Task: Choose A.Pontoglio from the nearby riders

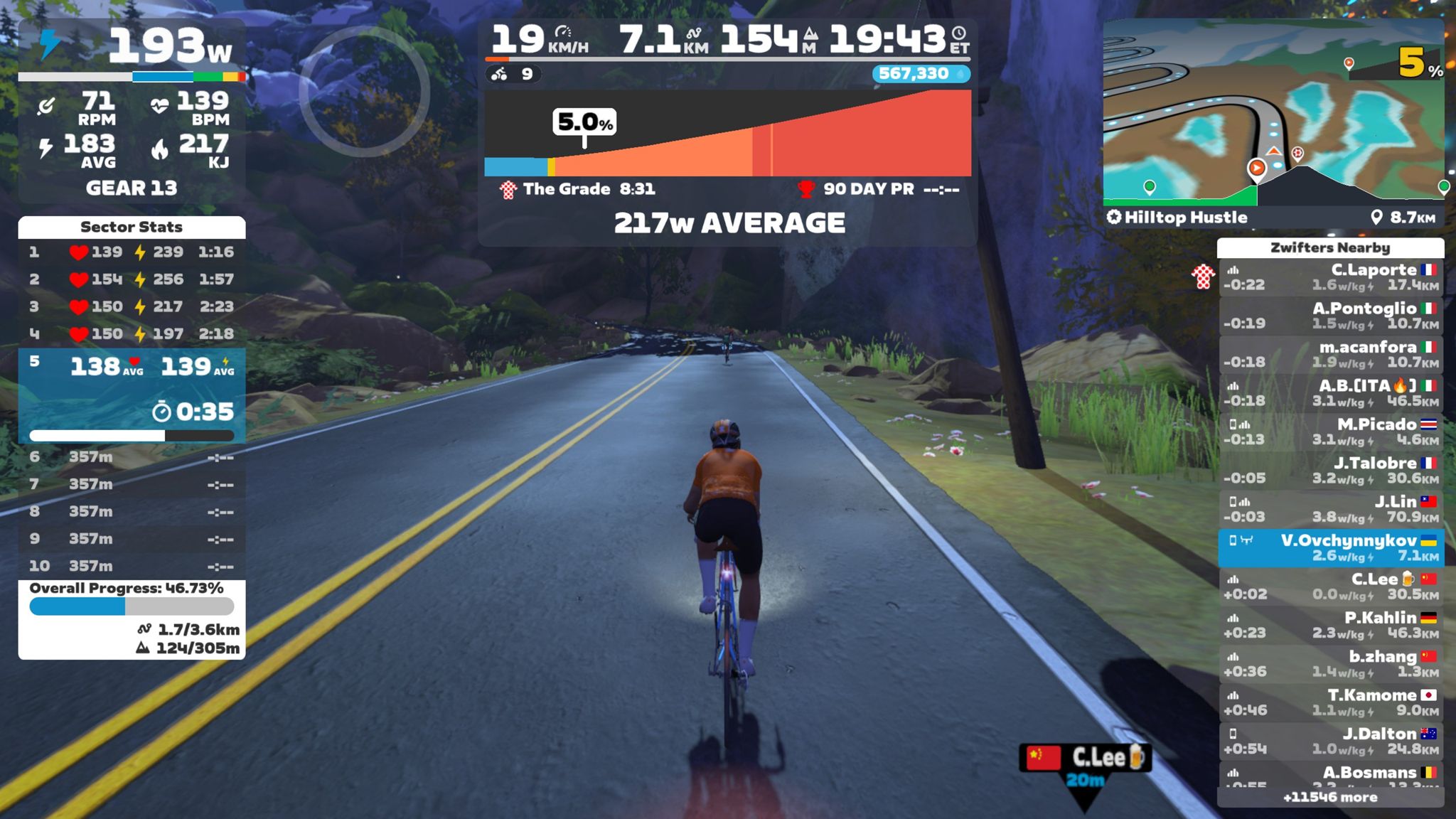Action: click(1331, 316)
